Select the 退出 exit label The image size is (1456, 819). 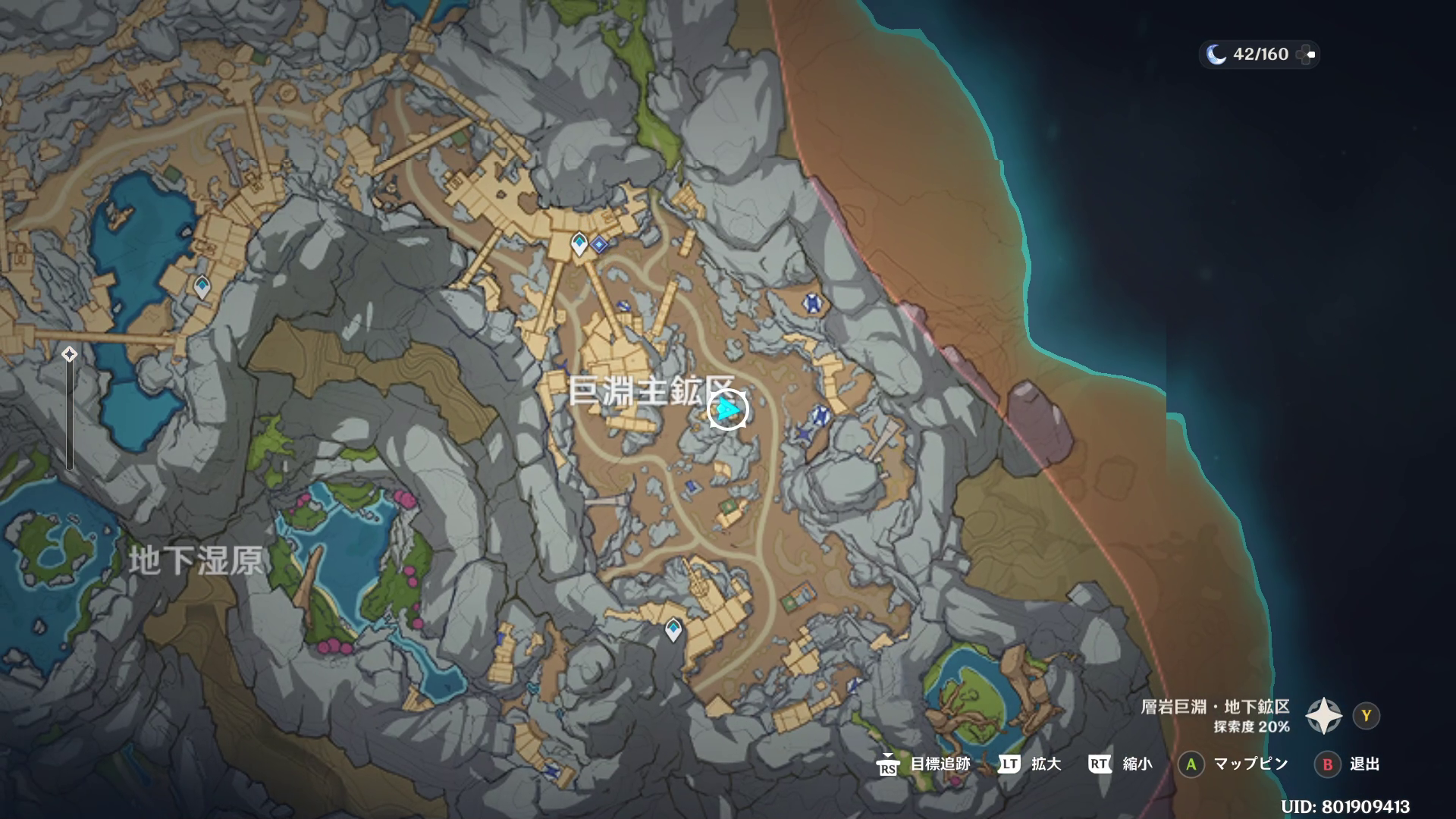click(1364, 764)
